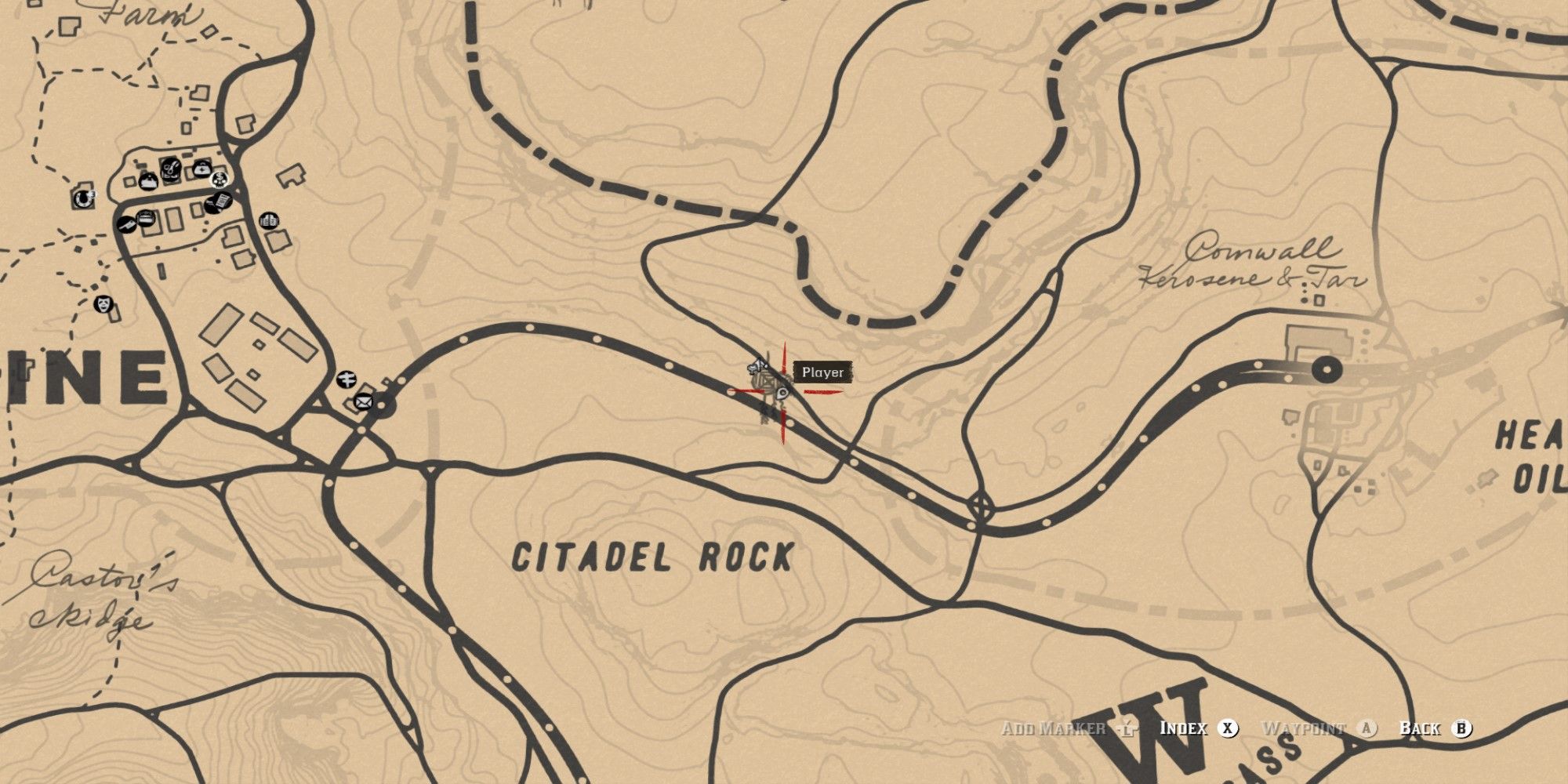The image size is (1568, 784).
Task: Click the stable horse icon on Valentine's west side
Action: [83, 198]
